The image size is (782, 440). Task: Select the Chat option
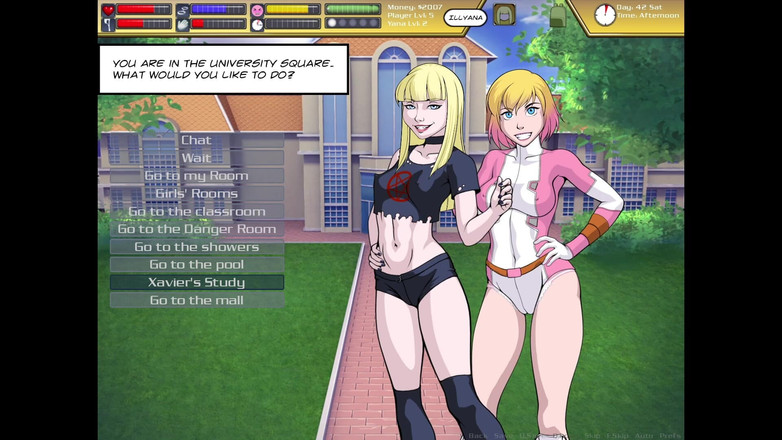pos(196,140)
